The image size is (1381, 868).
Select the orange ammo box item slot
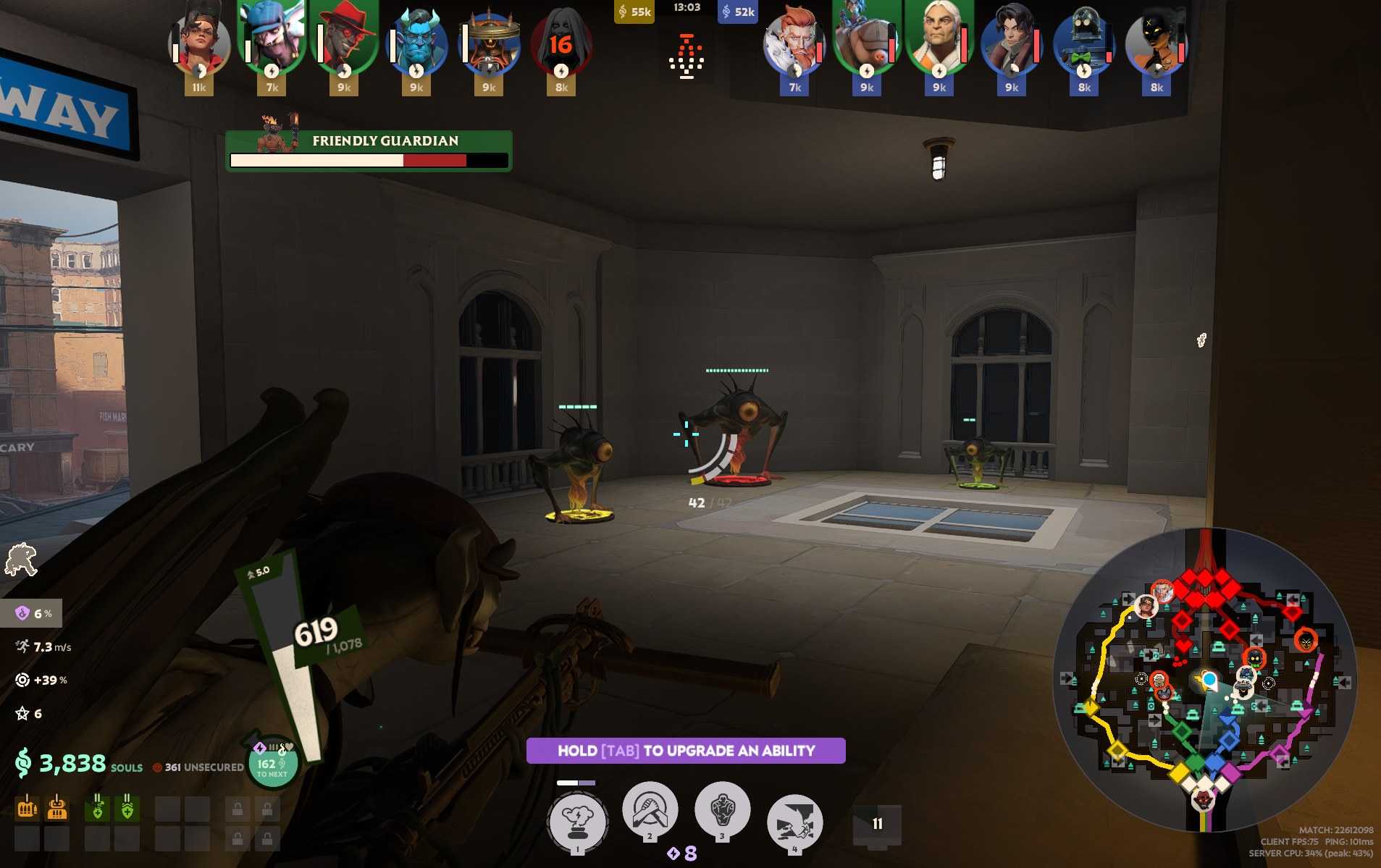[57, 808]
